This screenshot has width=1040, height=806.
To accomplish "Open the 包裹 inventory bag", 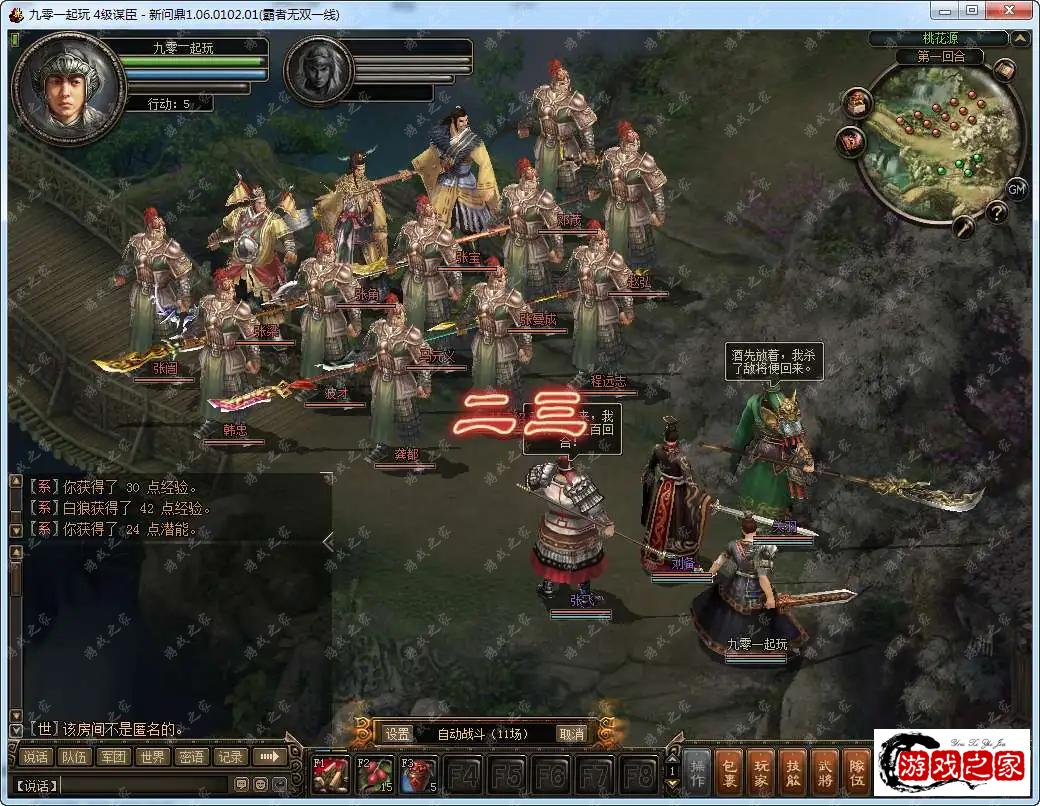I will pyautogui.click(x=731, y=772).
